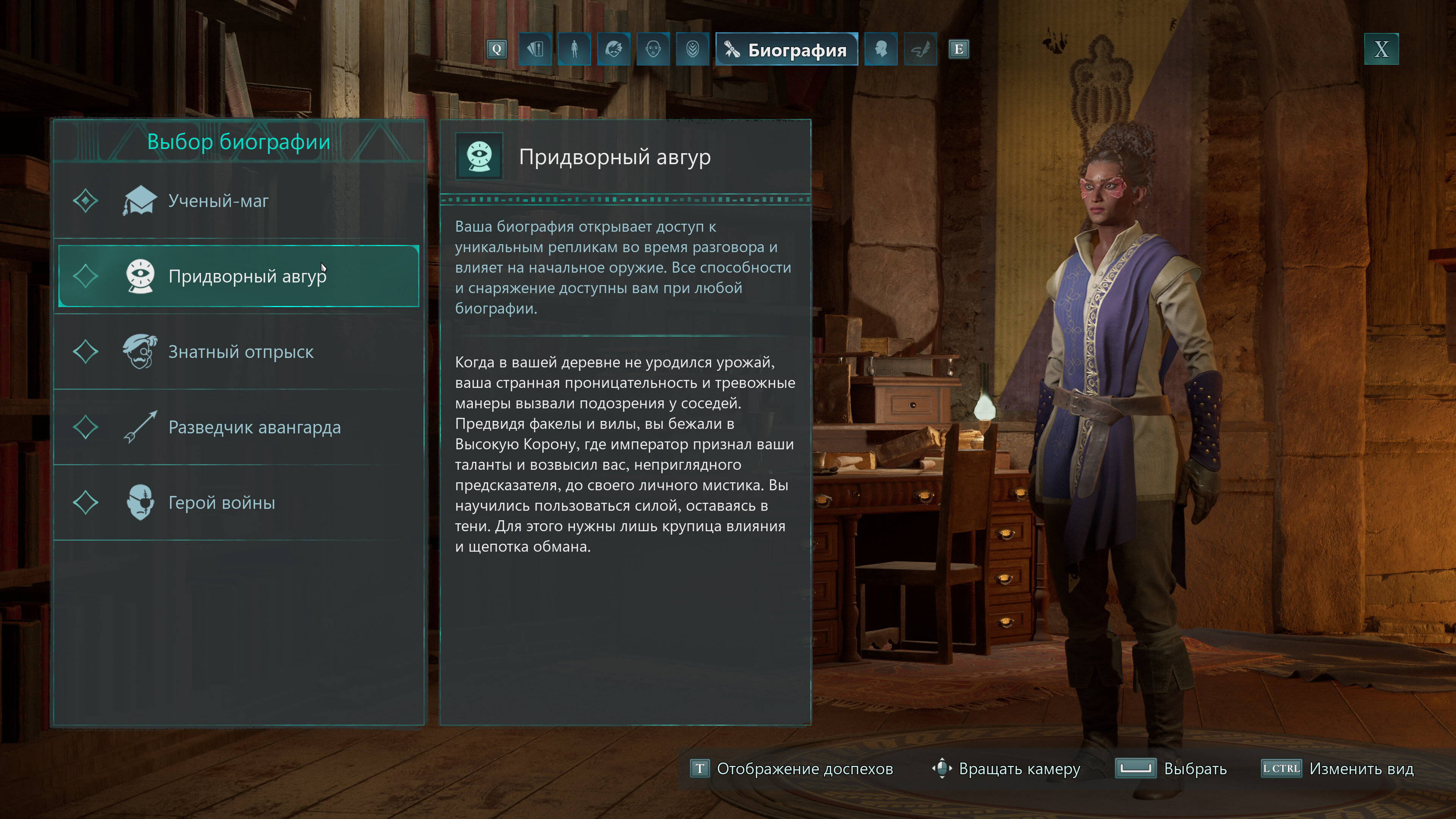Open the leaf-shaped godlike features tab
The width and height of the screenshot is (1456, 819).
tap(692, 49)
